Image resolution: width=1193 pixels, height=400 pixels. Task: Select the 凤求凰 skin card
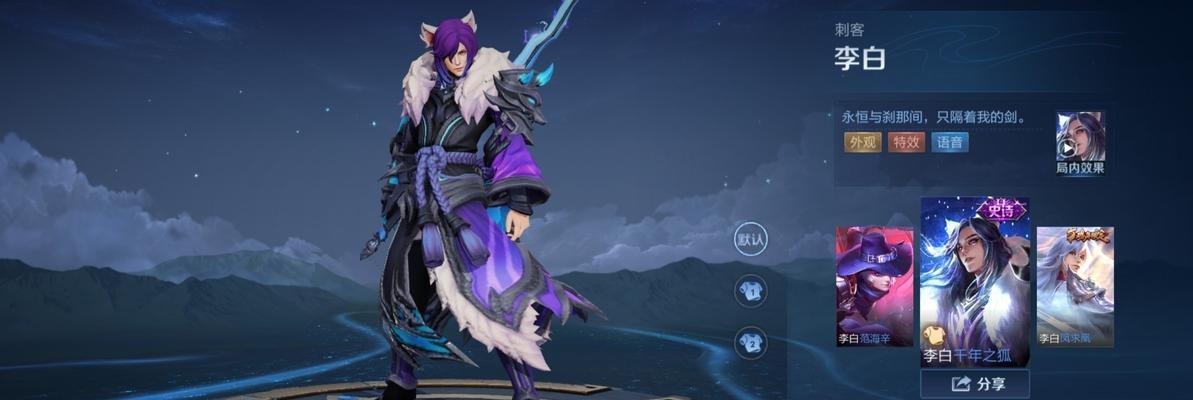pos(1075,286)
